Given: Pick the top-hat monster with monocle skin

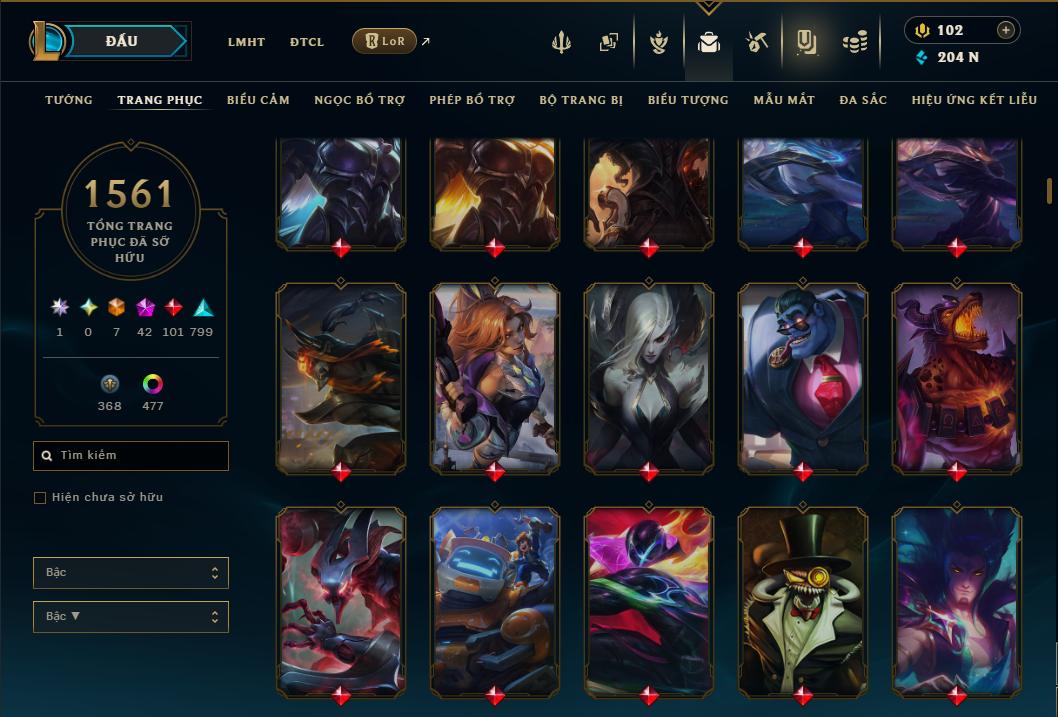Looking at the screenshot, I should (x=803, y=600).
